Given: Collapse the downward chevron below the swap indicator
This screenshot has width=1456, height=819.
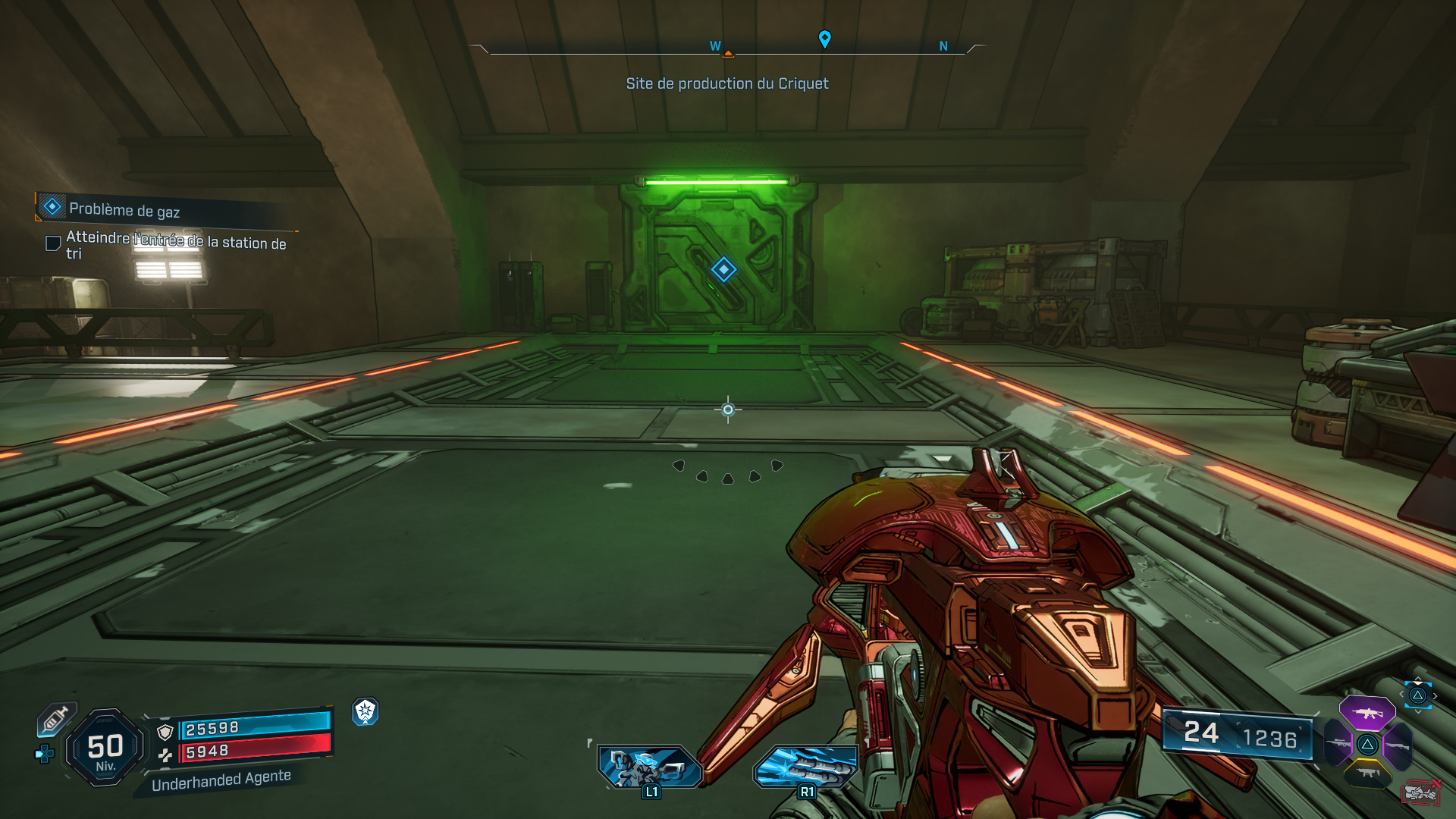Looking at the screenshot, I should (x=1418, y=712).
